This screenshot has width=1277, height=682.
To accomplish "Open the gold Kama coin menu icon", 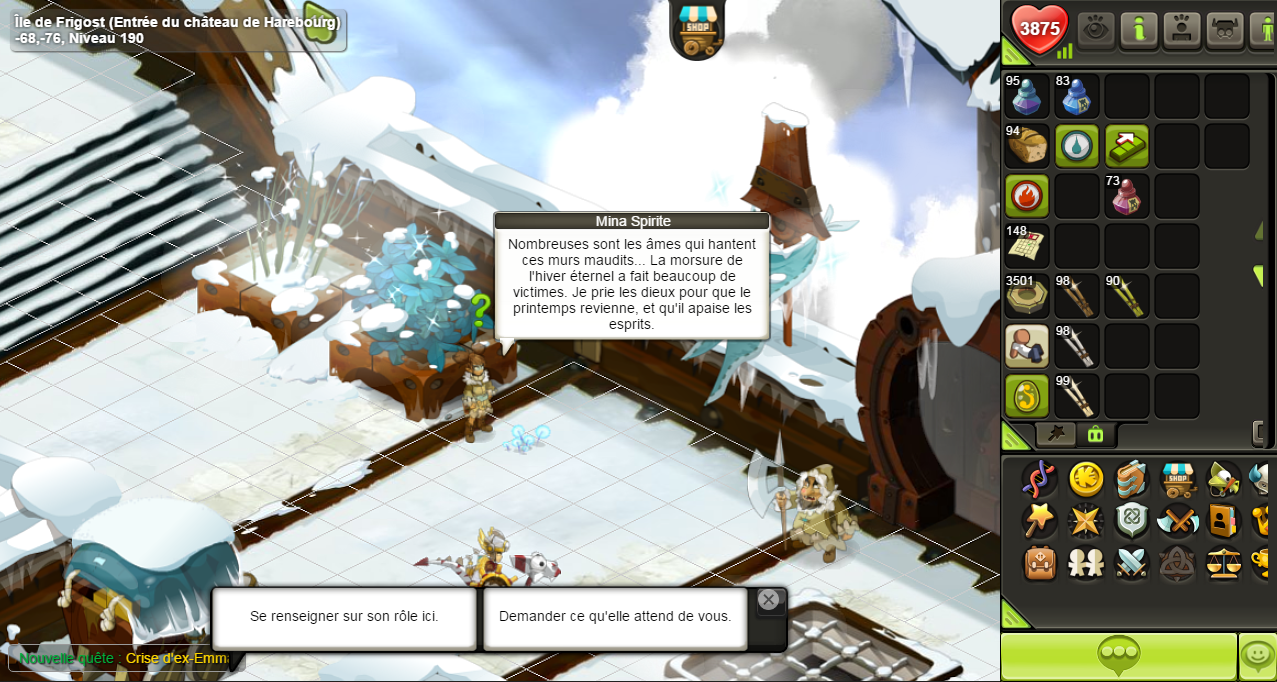I will pos(1086,479).
